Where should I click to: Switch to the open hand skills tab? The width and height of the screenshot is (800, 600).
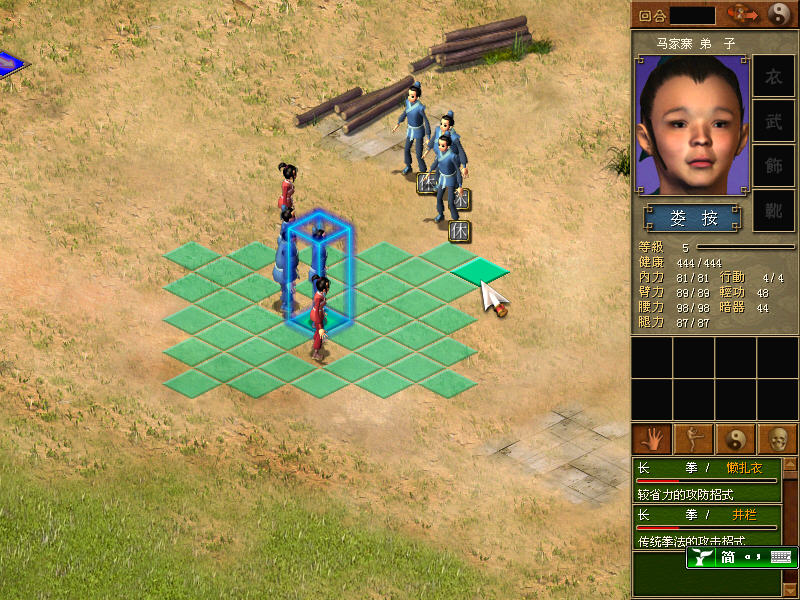650,438
